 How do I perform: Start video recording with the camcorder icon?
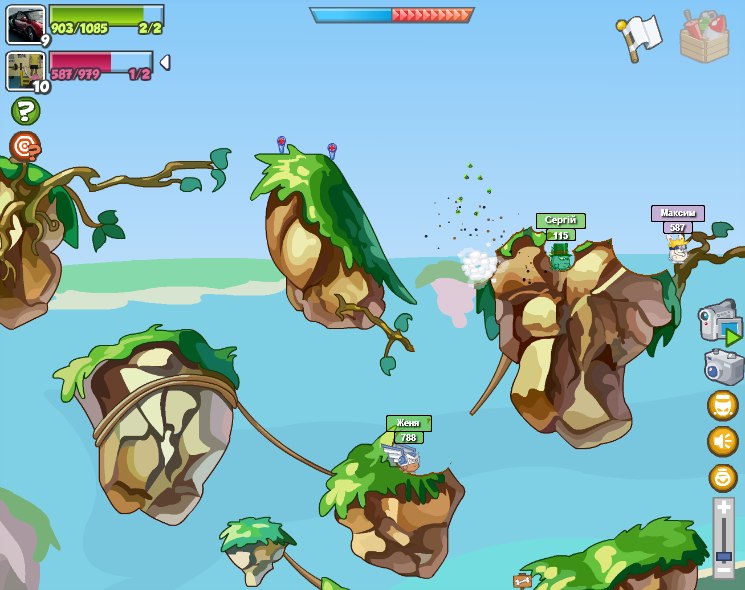point(719,324)
